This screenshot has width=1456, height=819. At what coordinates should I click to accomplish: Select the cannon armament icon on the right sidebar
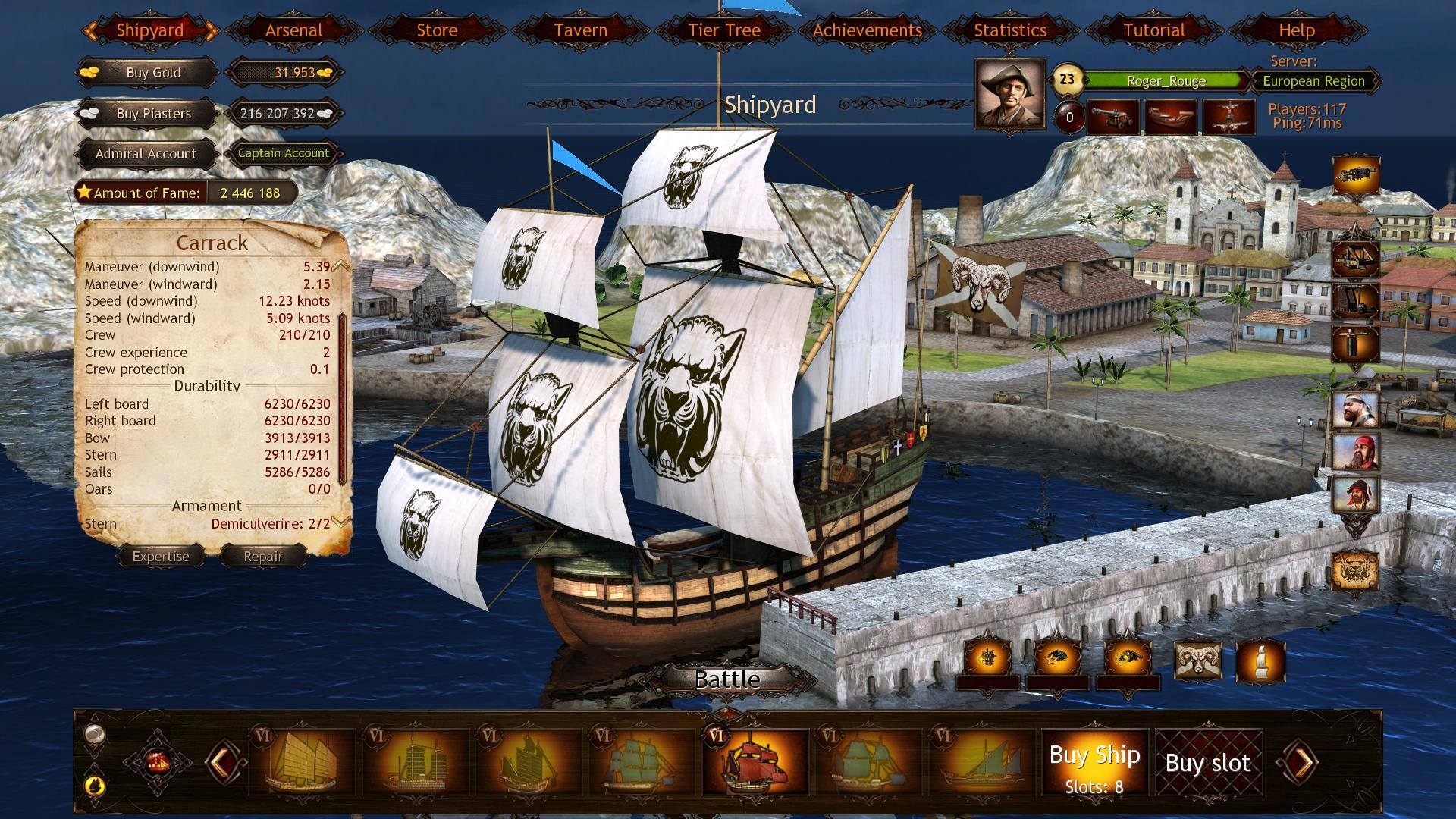coord(1355,173)
